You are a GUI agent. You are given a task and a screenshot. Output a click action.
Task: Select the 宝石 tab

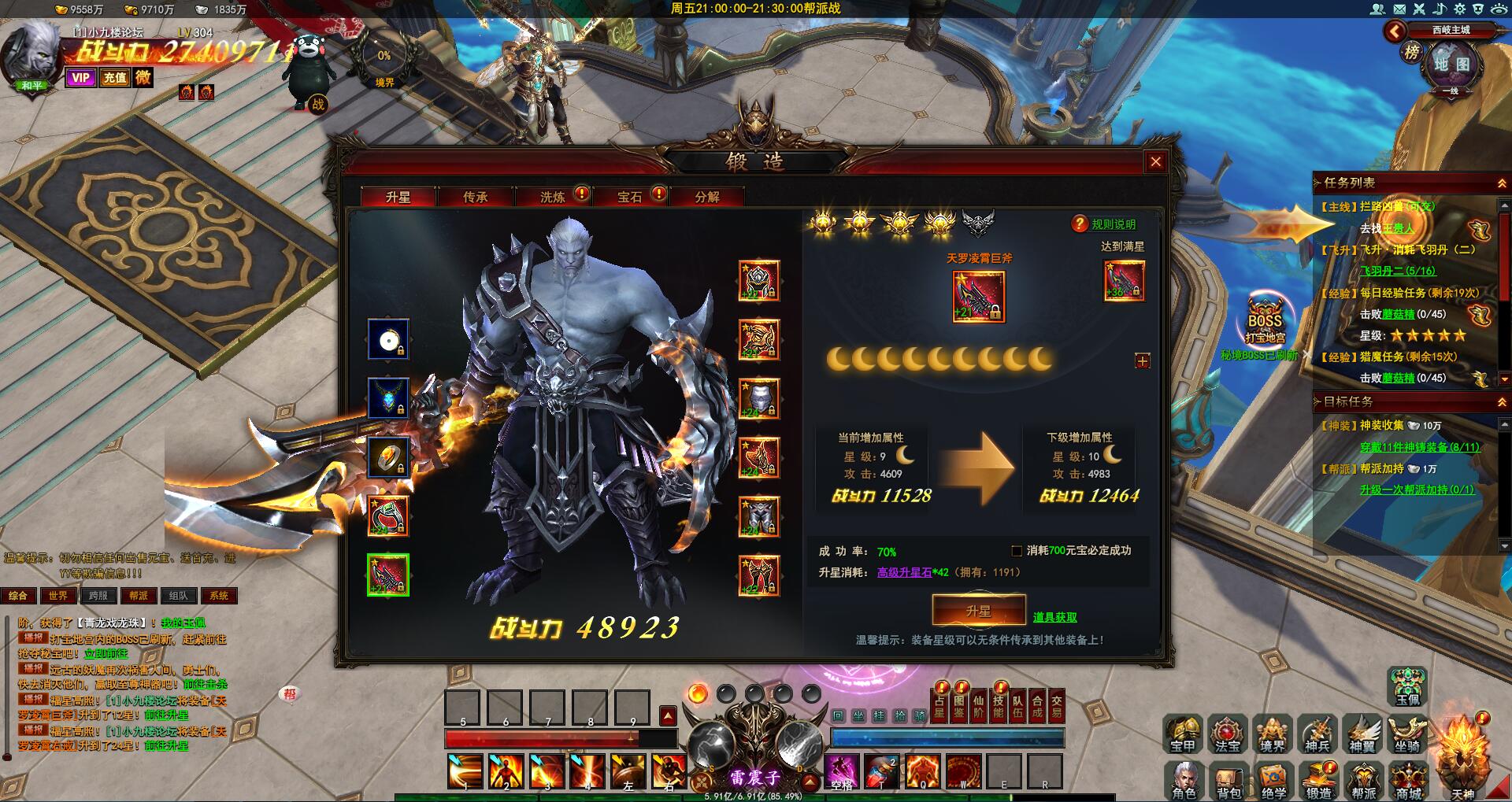pos(629,197)
